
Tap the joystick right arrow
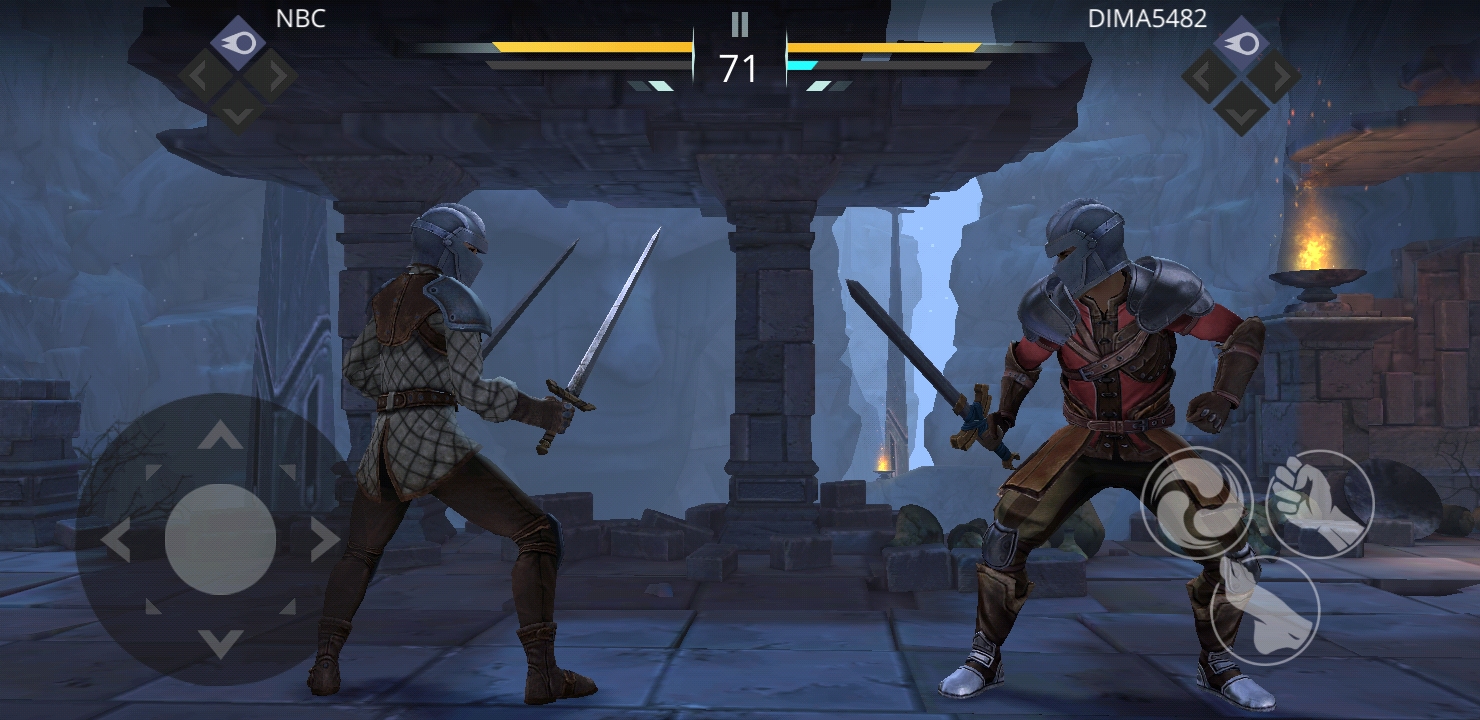pos(324,540)
